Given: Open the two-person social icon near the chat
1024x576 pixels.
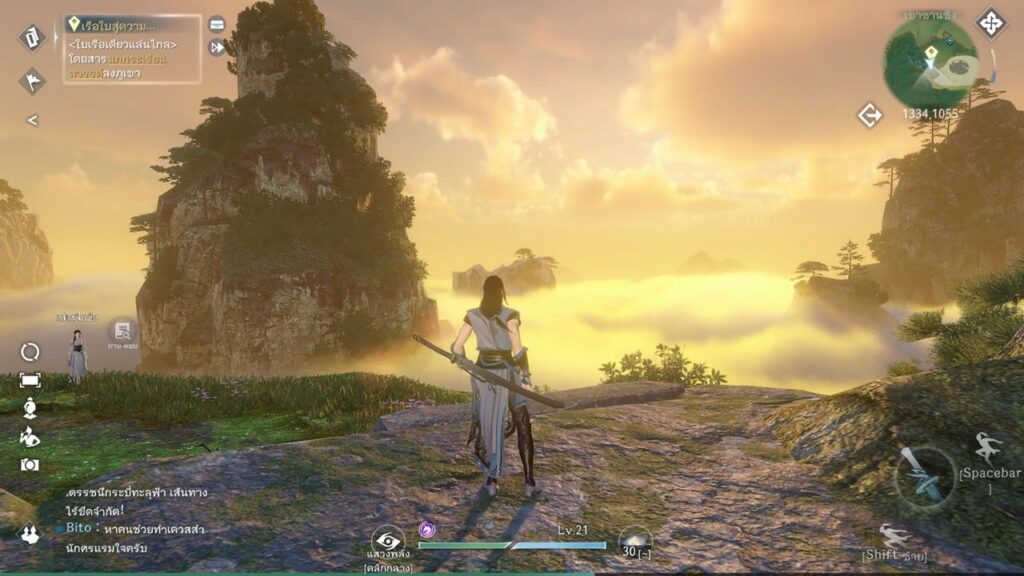Looking at the screenshot, I should 30,536.
